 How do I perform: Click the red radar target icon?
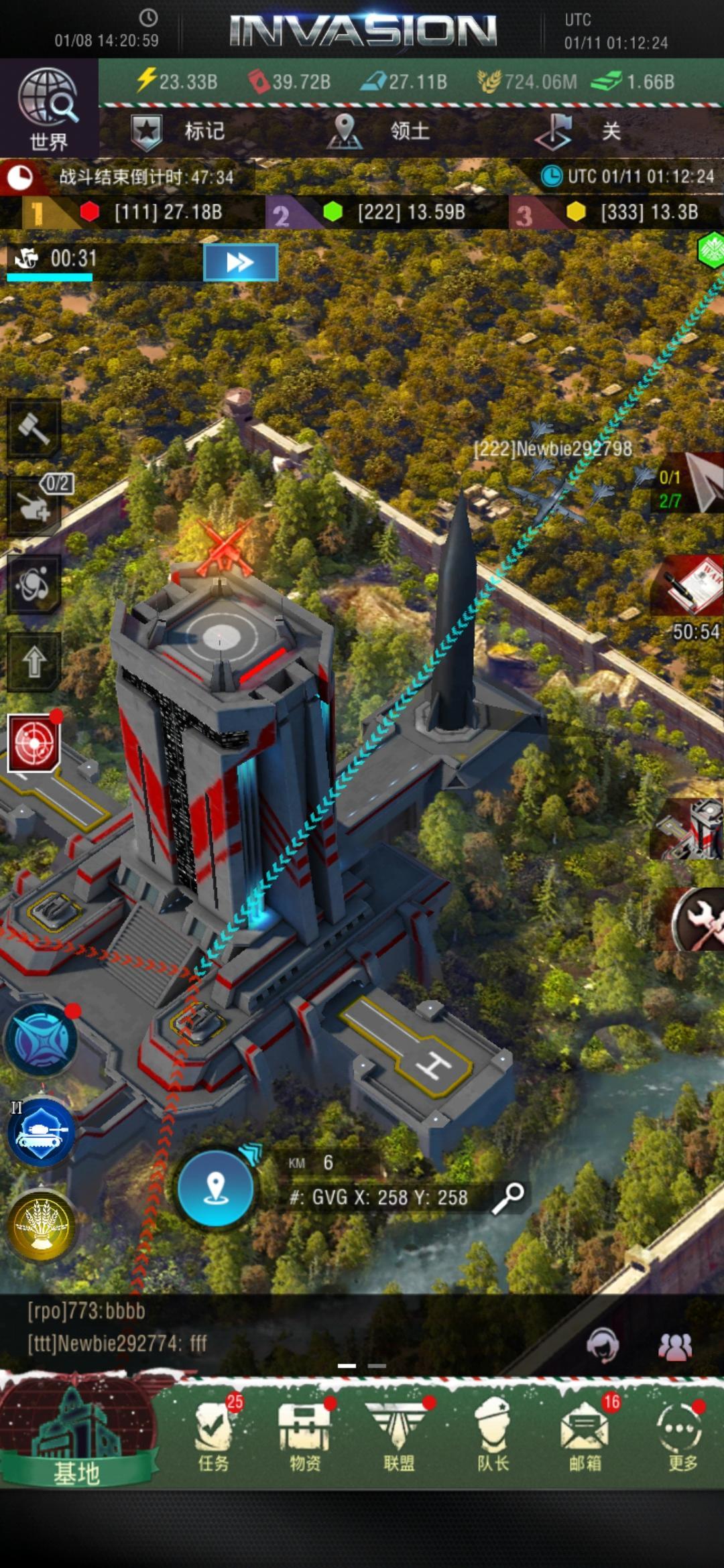click(34, 742)
